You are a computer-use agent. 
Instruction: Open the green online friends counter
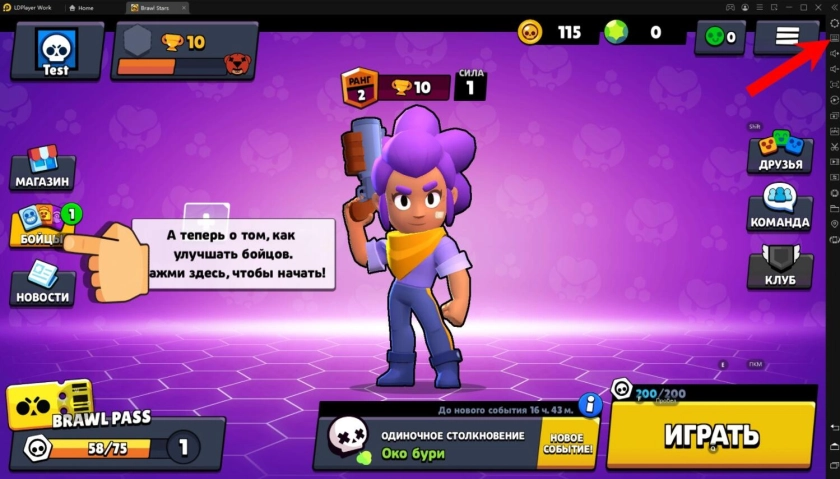720,37
